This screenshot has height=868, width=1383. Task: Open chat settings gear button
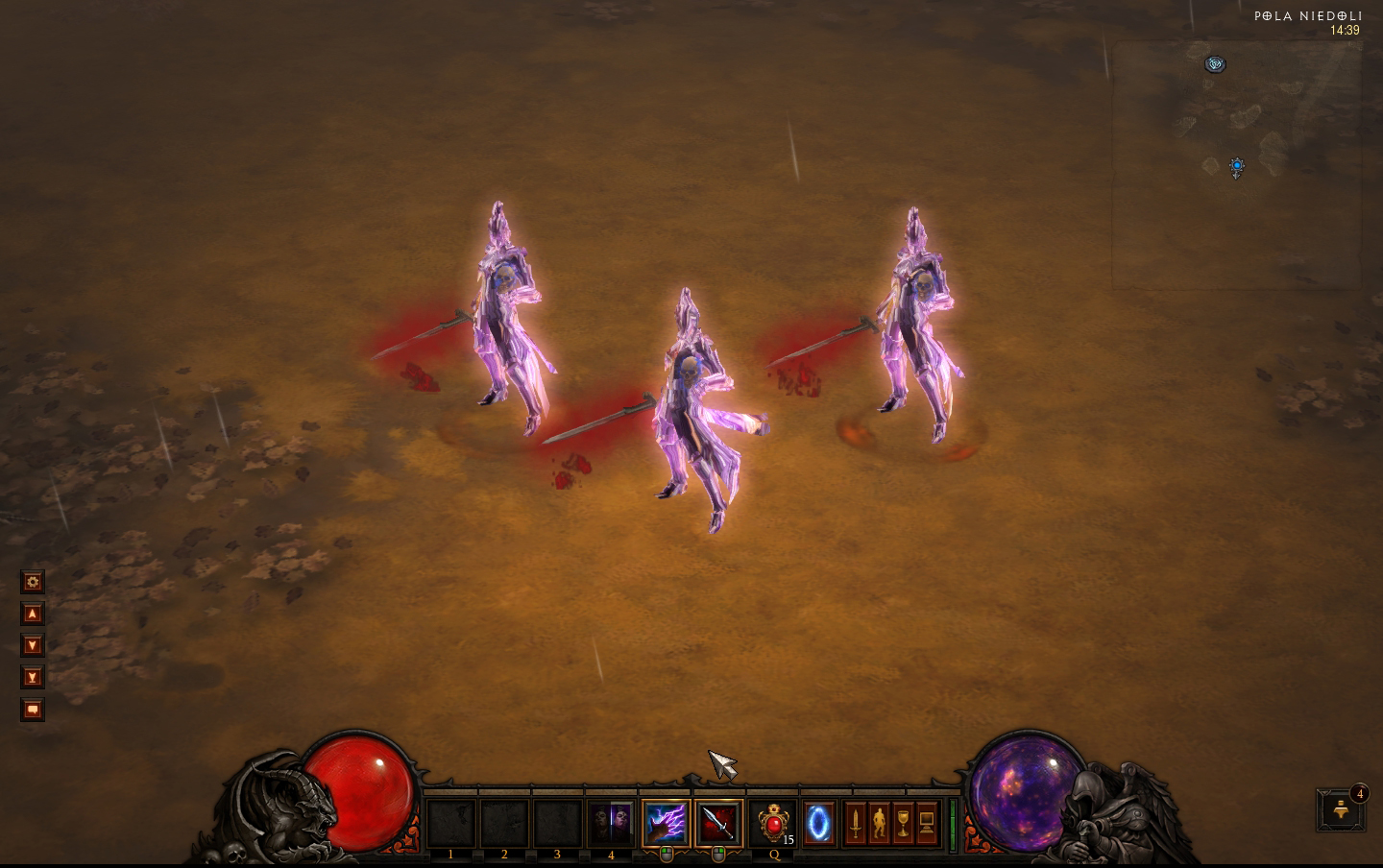(x=33, y=582)
